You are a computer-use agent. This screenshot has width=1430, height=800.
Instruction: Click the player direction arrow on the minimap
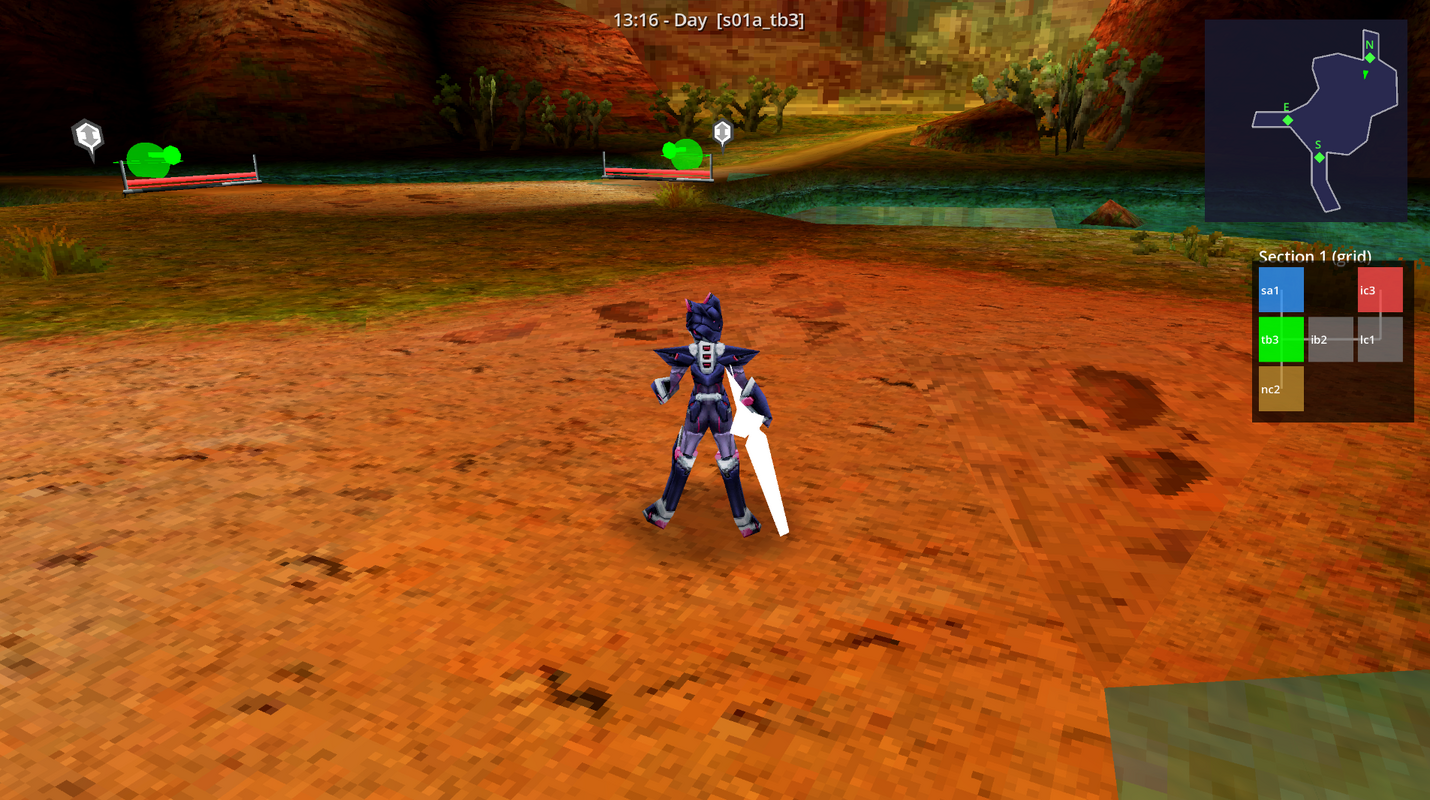(1366, 74)
